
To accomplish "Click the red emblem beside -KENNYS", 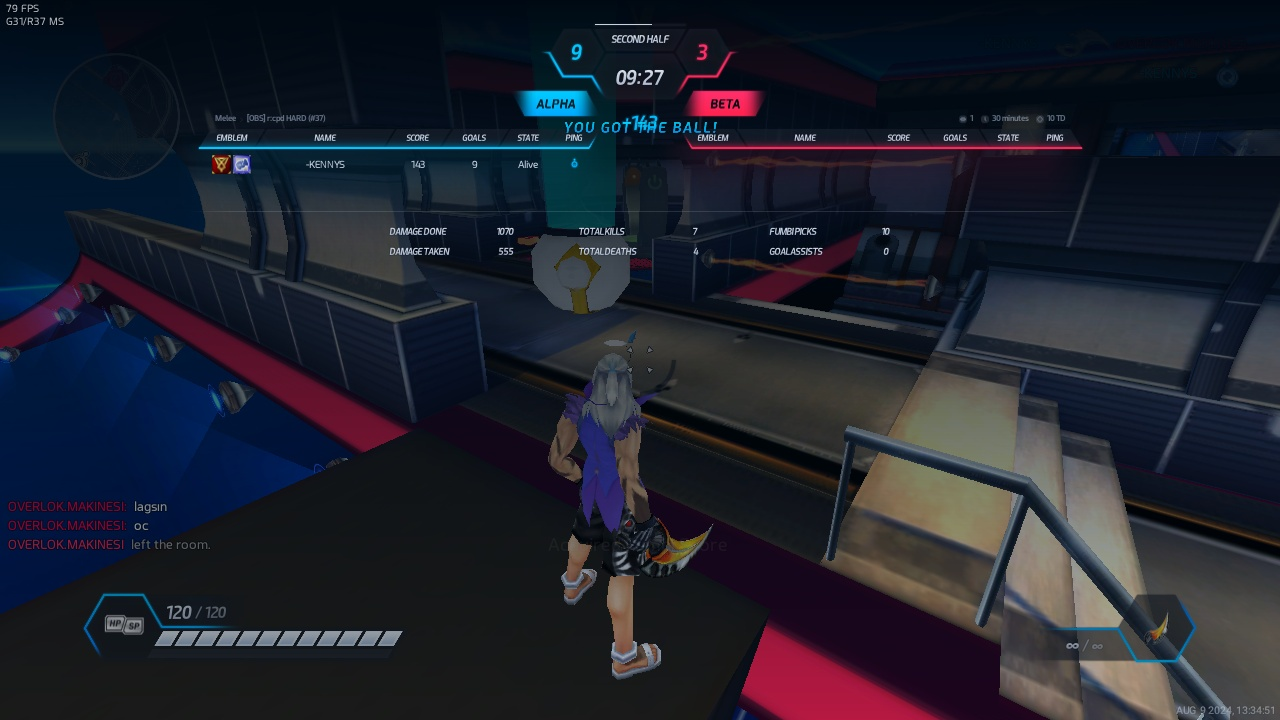I will (221, 165).
